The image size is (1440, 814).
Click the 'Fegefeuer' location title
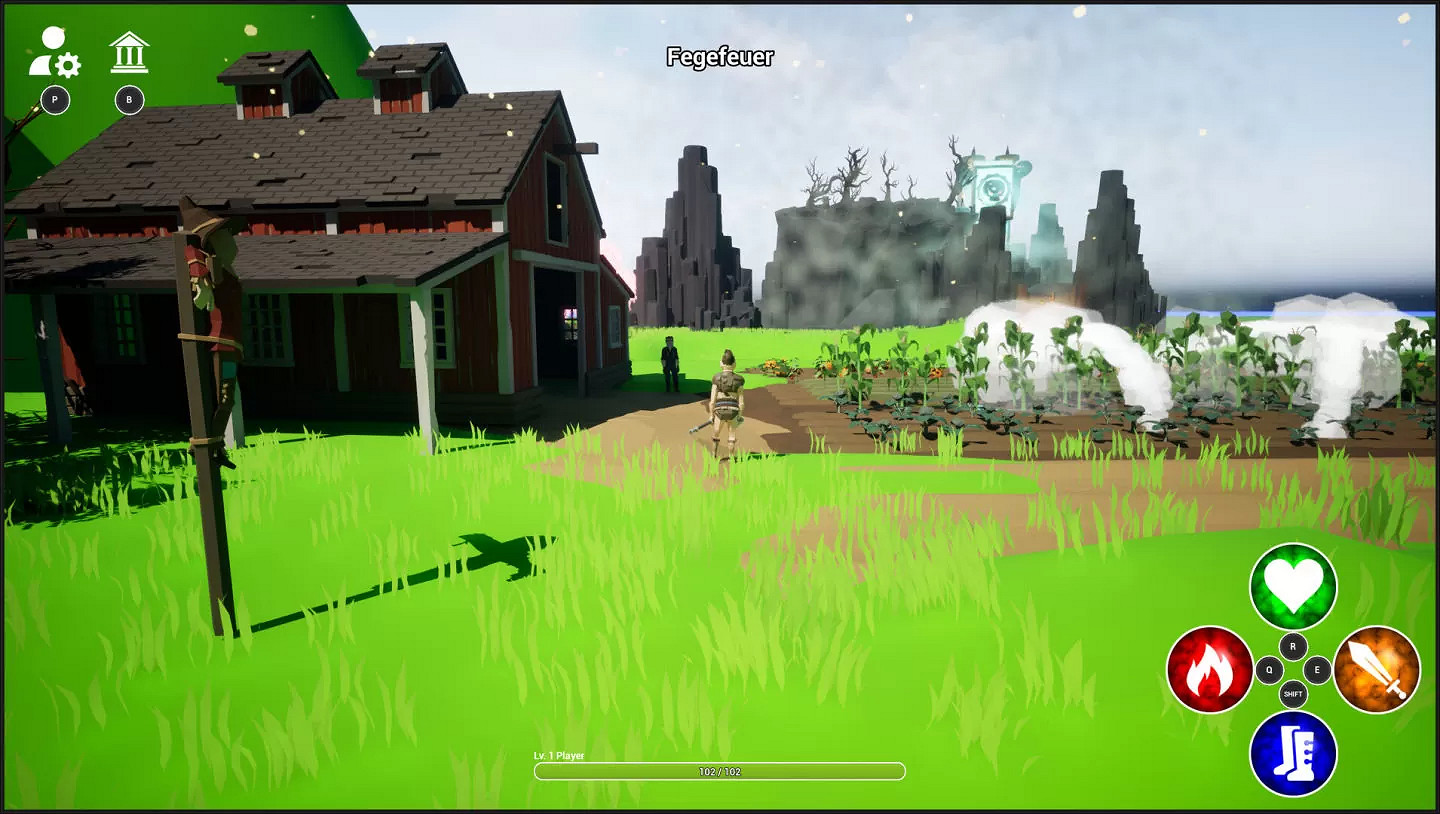coord(720,58)
